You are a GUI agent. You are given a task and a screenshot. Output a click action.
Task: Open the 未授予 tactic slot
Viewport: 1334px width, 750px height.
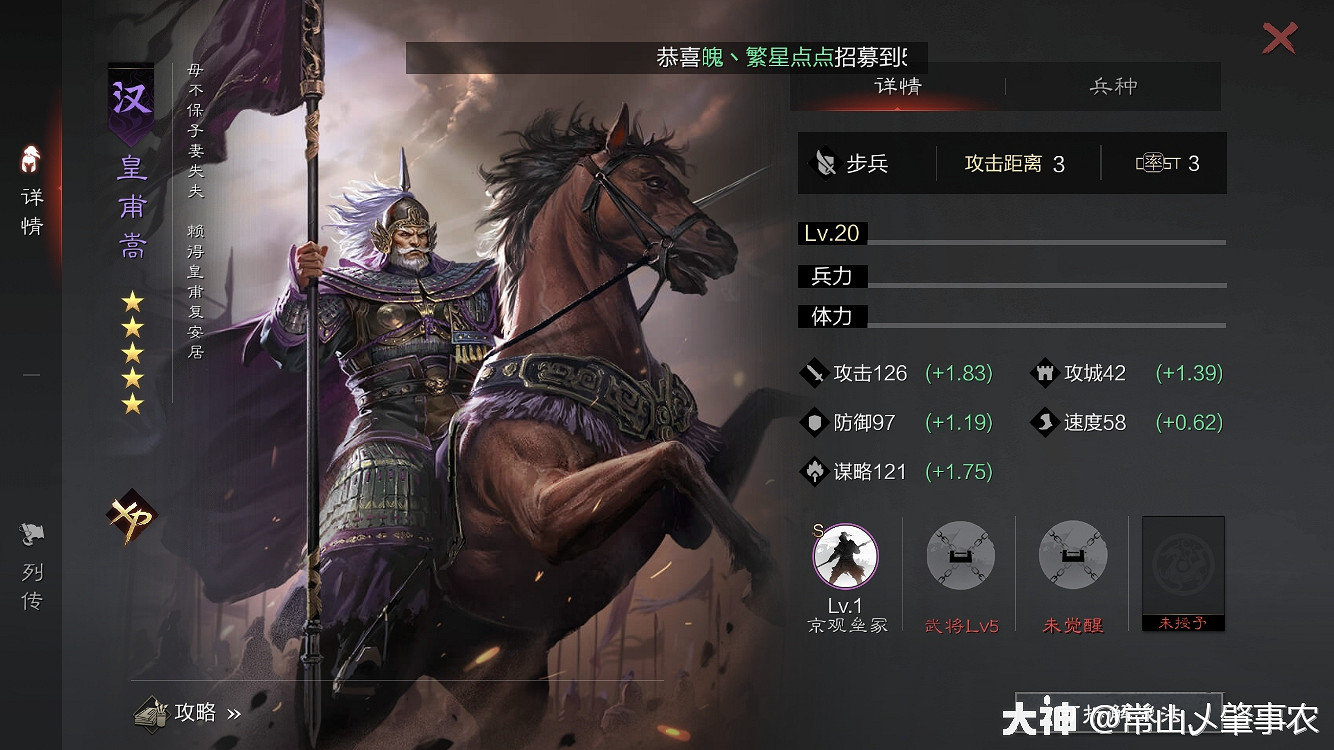(x=1183, y=572)
